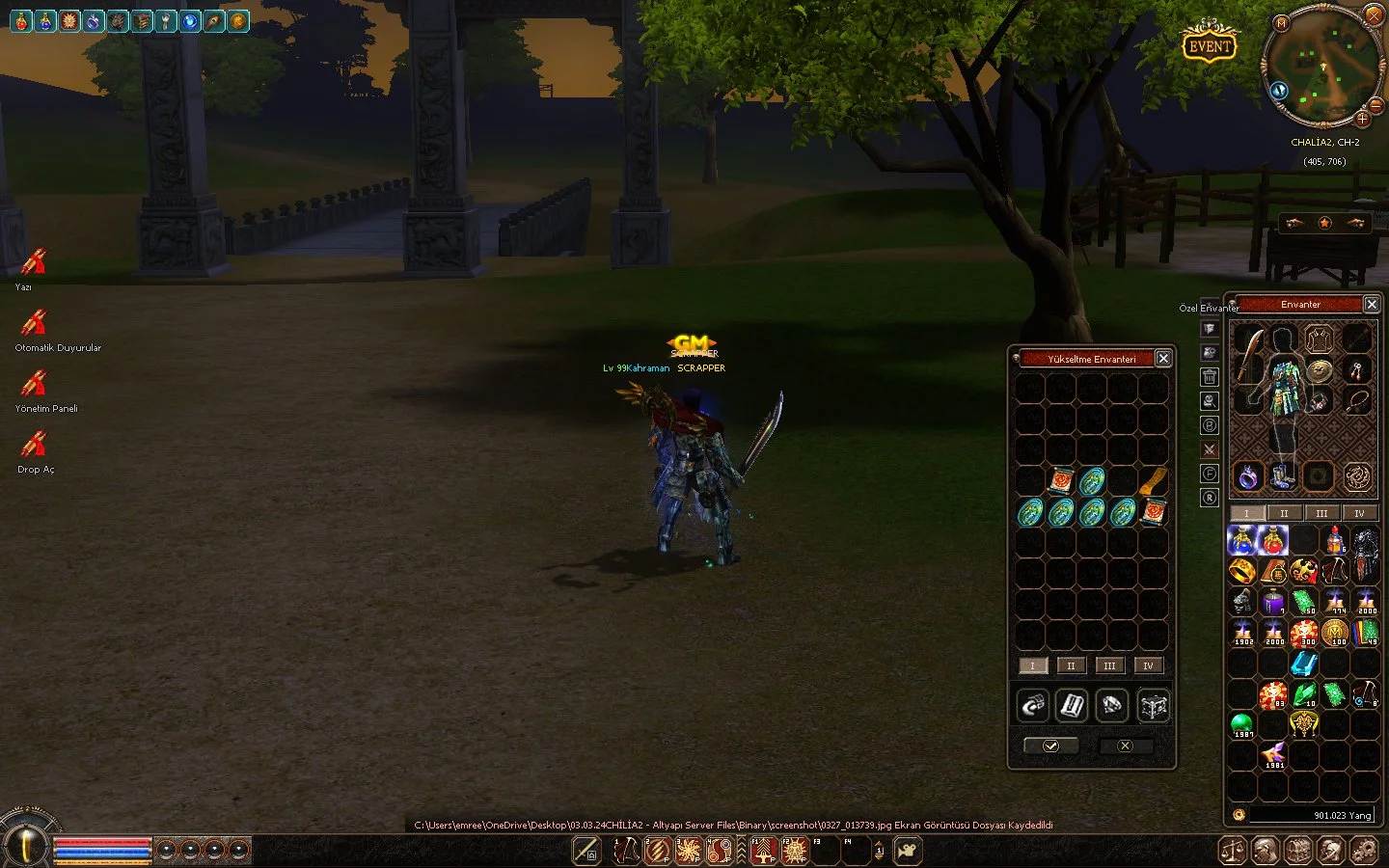Click the trash can icon beside inventory
The height and width of the screenshot is (868, 1389).
click(x=1210, y=377)
